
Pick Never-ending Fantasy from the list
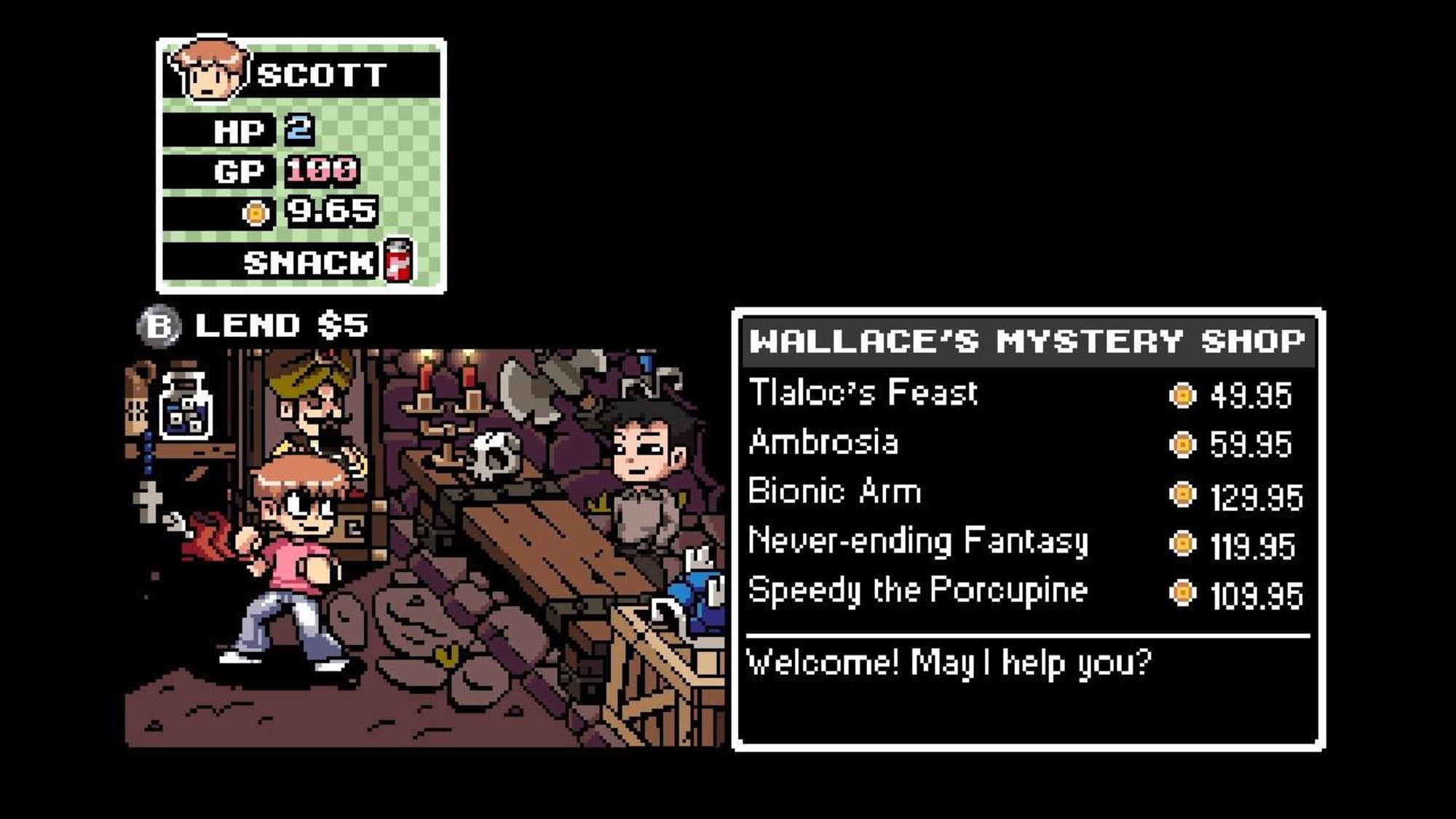(918, 542)
